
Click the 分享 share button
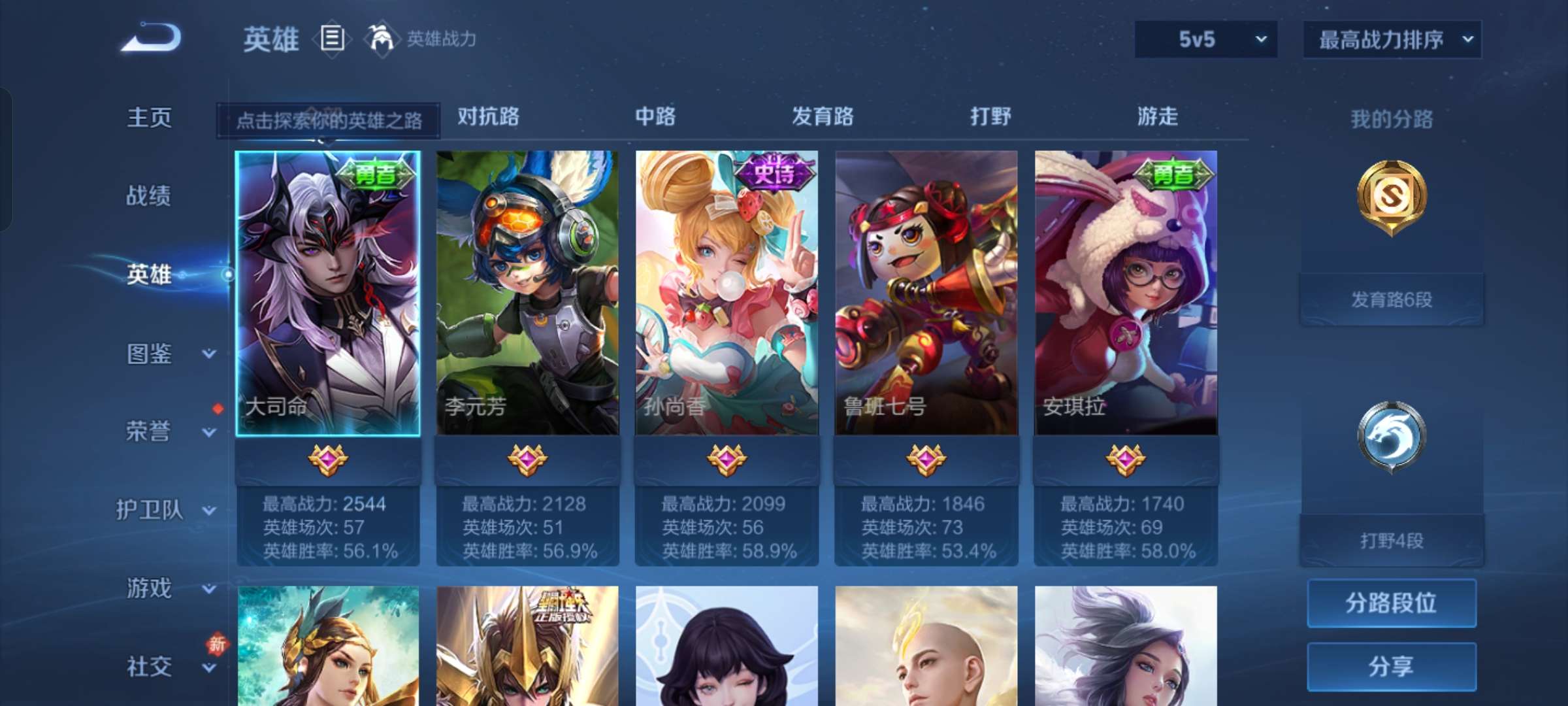point(1391,665)
